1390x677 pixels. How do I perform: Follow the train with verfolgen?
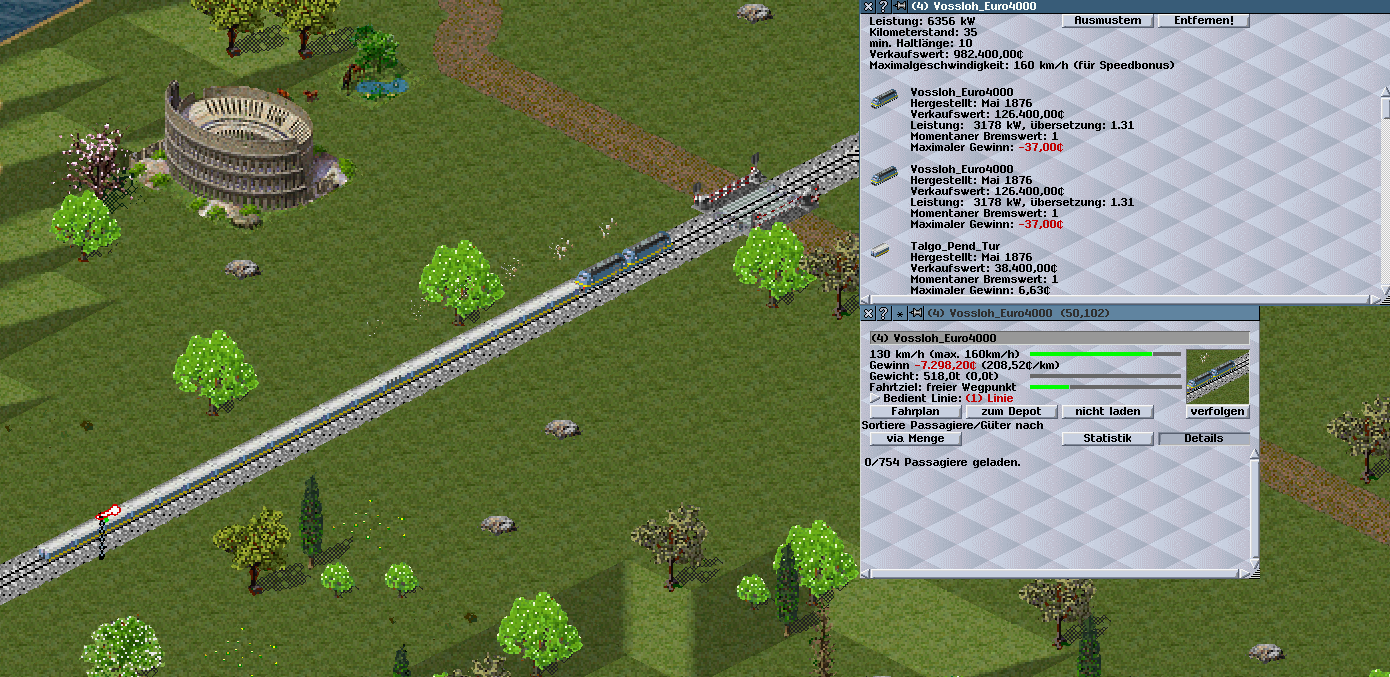pos(1218,411)
